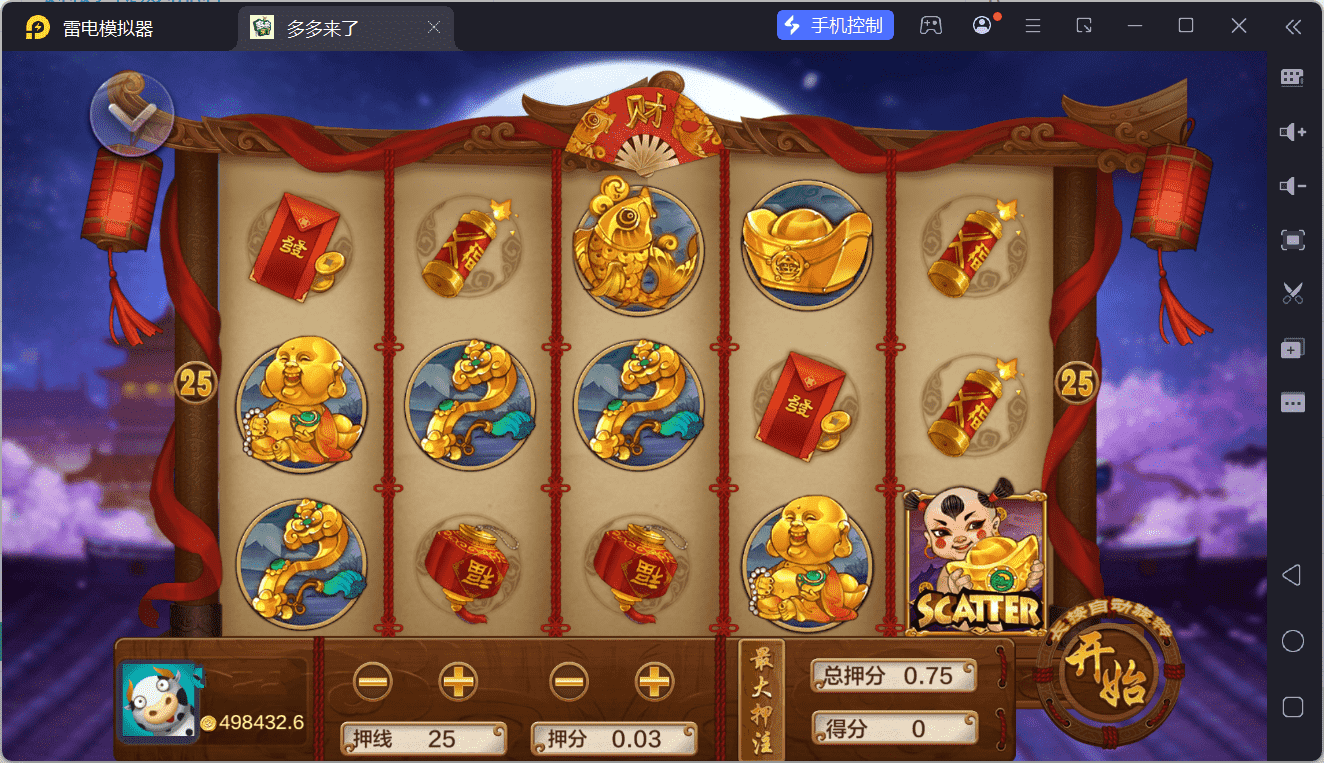Screen dimensions: 1324x763
Task: Decrease the emulator volume
Action: [1293, 185]
